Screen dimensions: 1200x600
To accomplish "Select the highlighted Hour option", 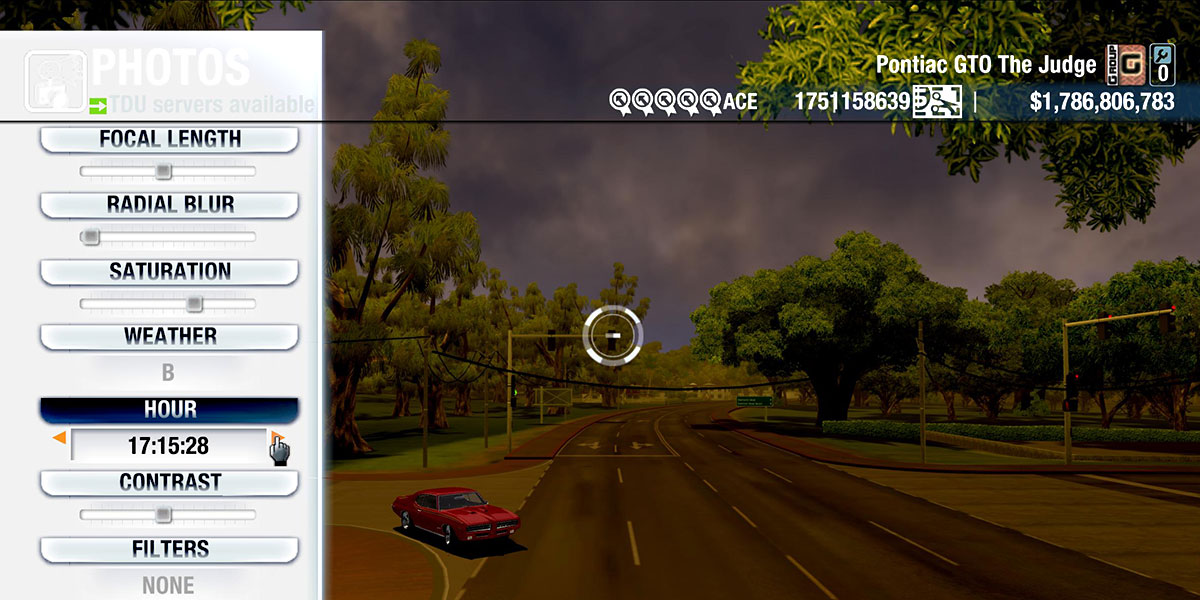I will coord(169,410).
